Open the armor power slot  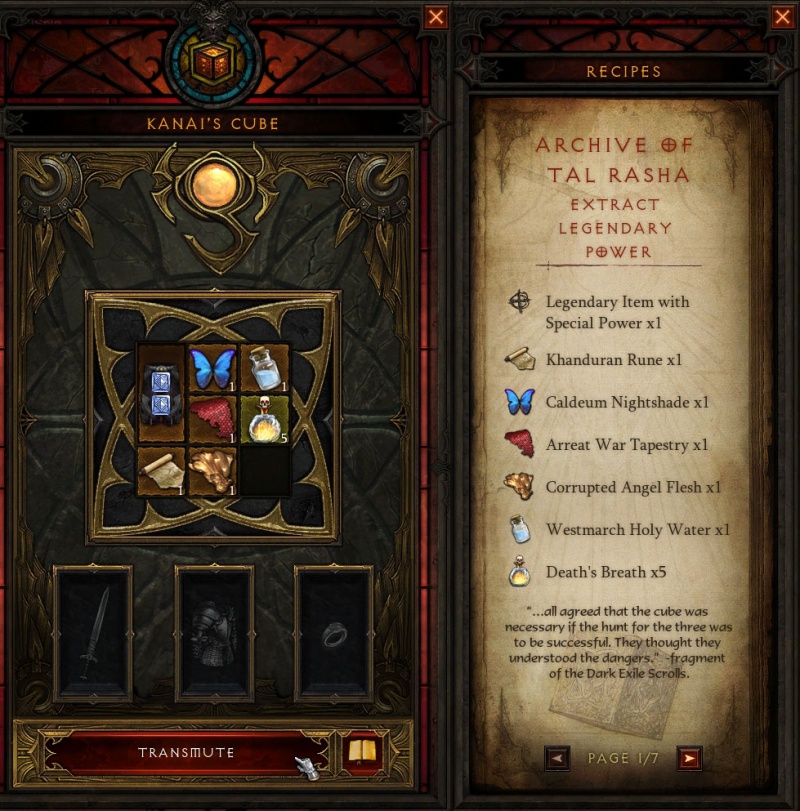pos(214,632)
